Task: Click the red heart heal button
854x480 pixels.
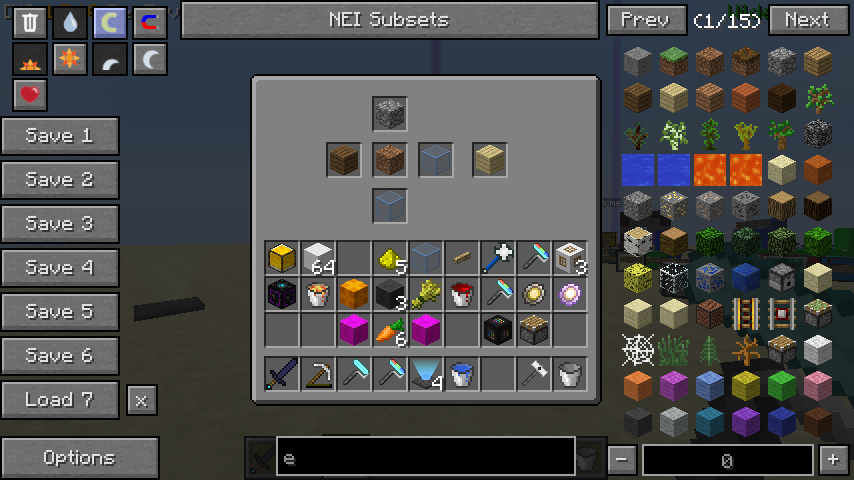Action: click(29, 95)
